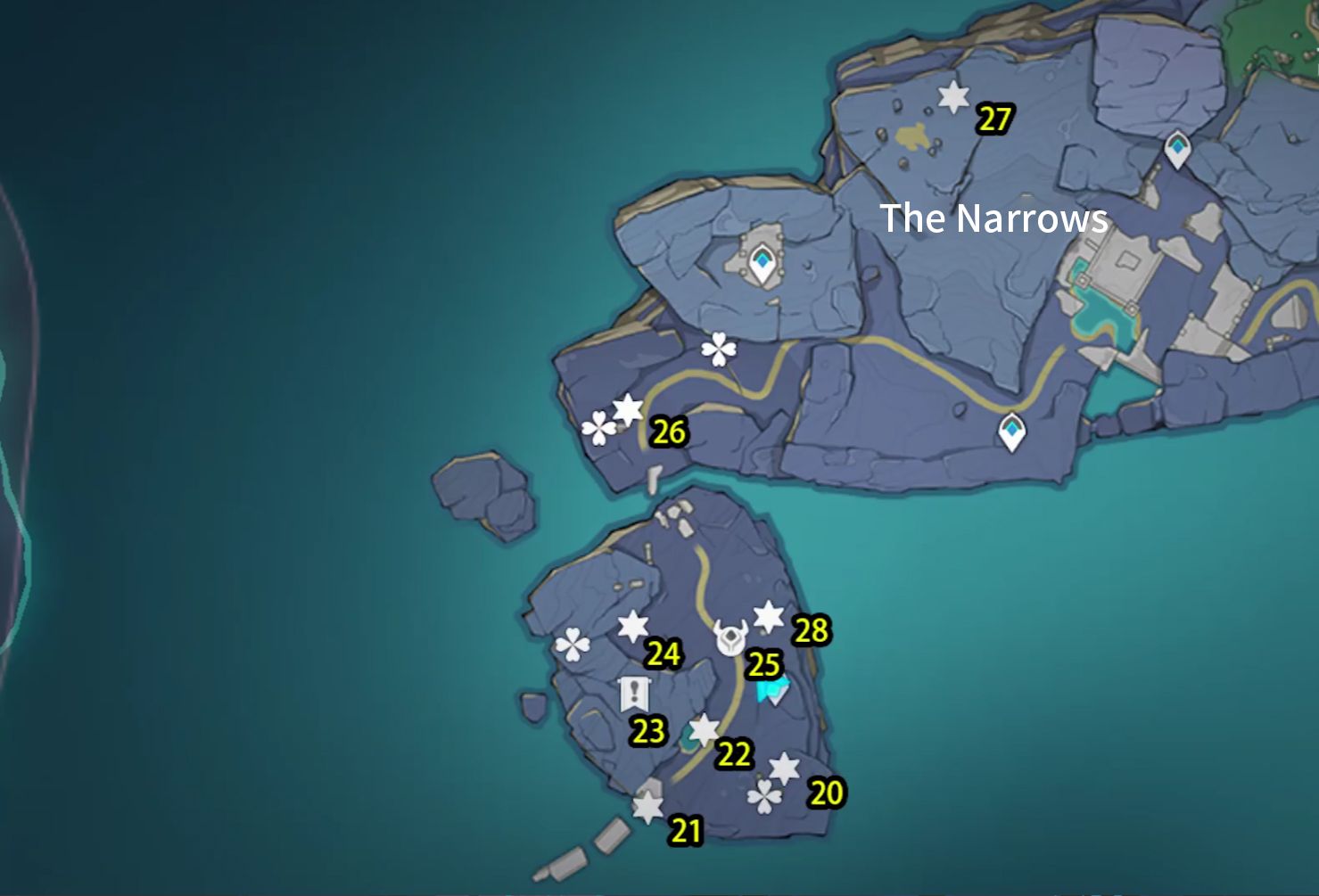This screenshot has height=896, width=1319.
Task: Click the clover icon on the path above marker 26
Action: [718, 348]
